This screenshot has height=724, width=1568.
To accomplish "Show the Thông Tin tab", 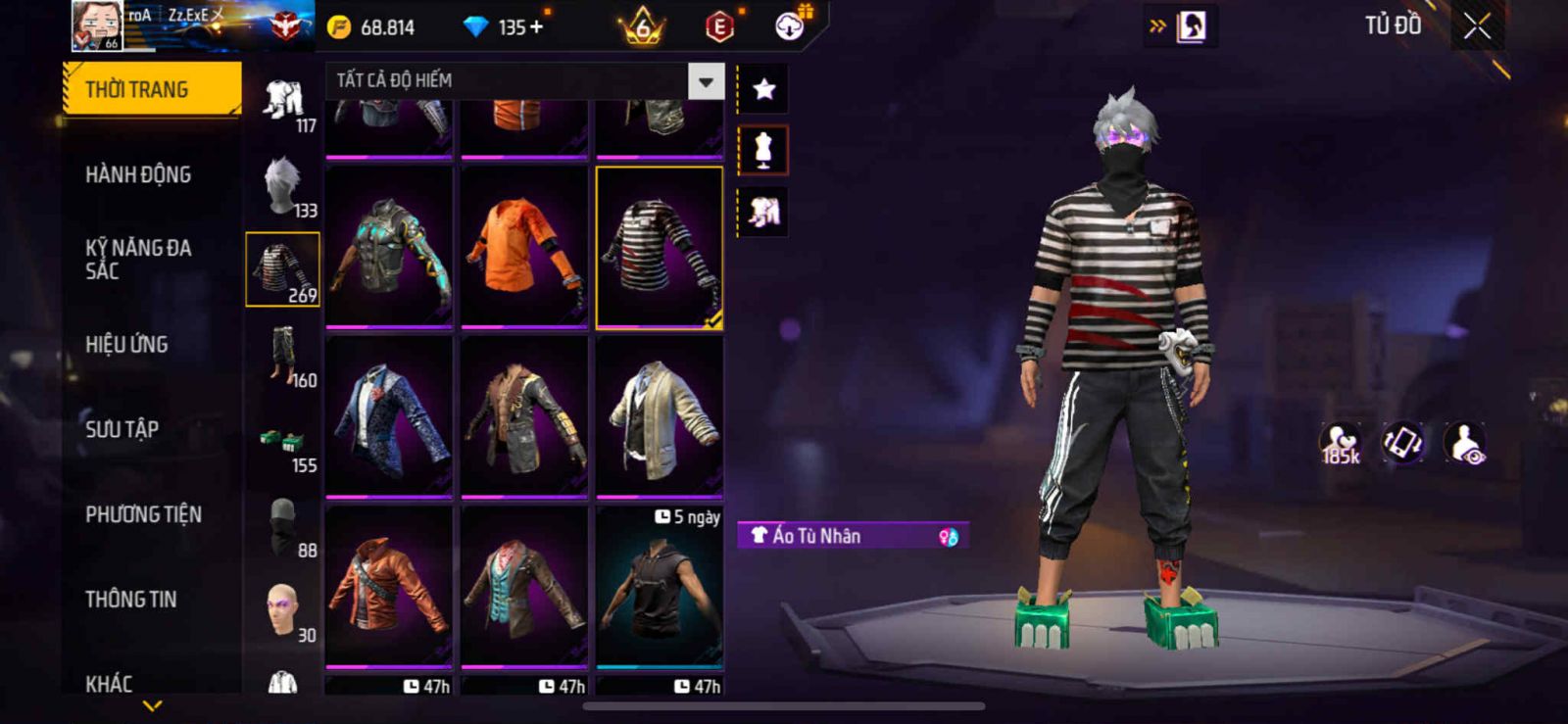I will point(130,599).
